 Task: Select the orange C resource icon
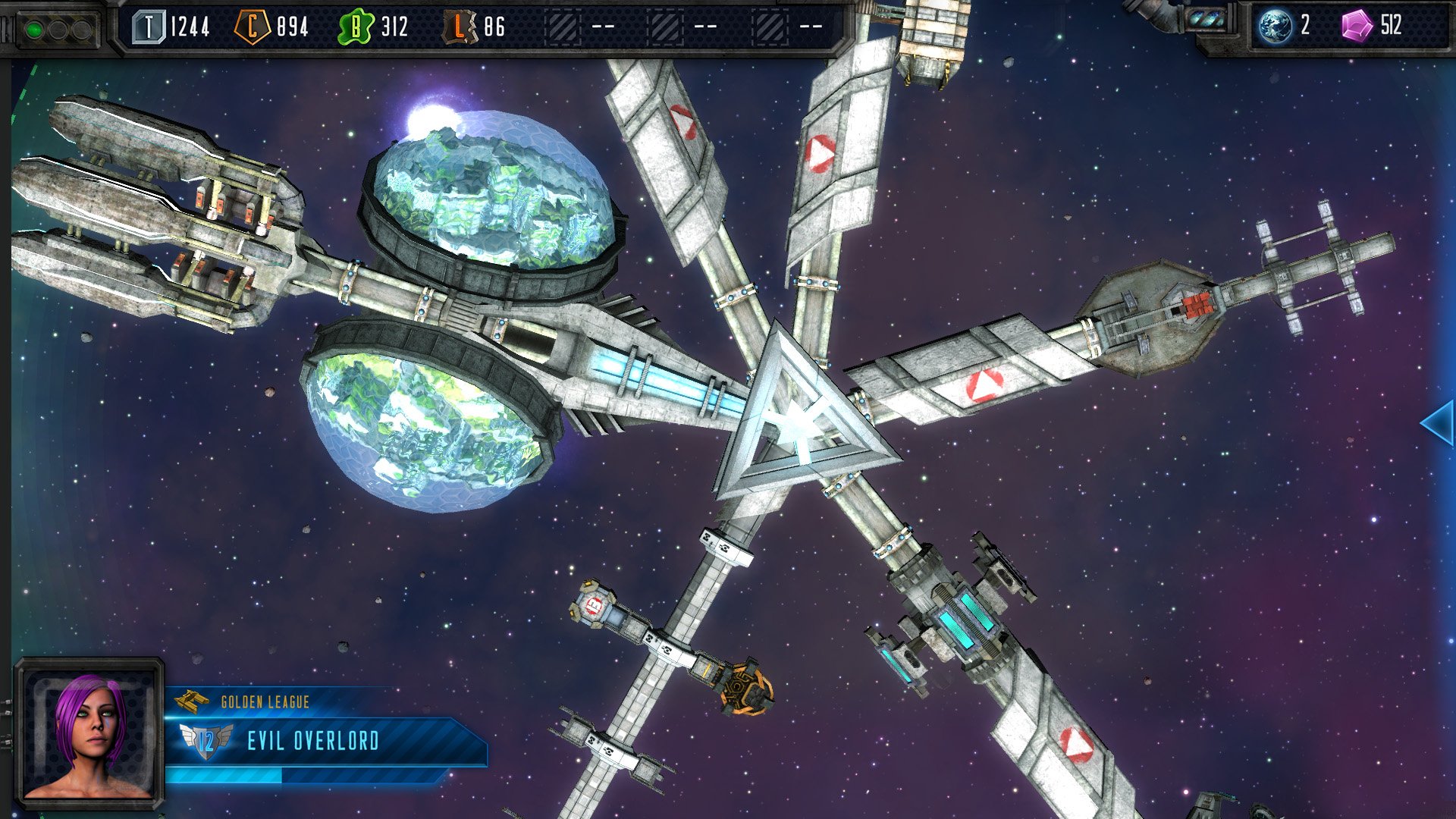click(252, 27)
